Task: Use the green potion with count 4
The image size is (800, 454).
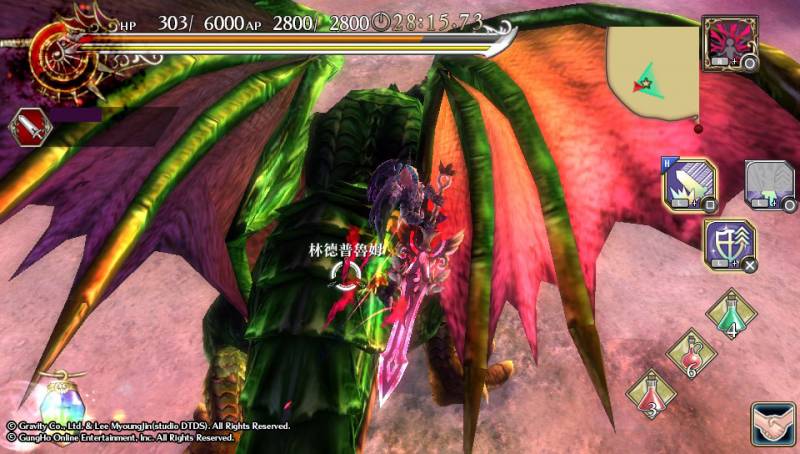Action: point(732,316)
